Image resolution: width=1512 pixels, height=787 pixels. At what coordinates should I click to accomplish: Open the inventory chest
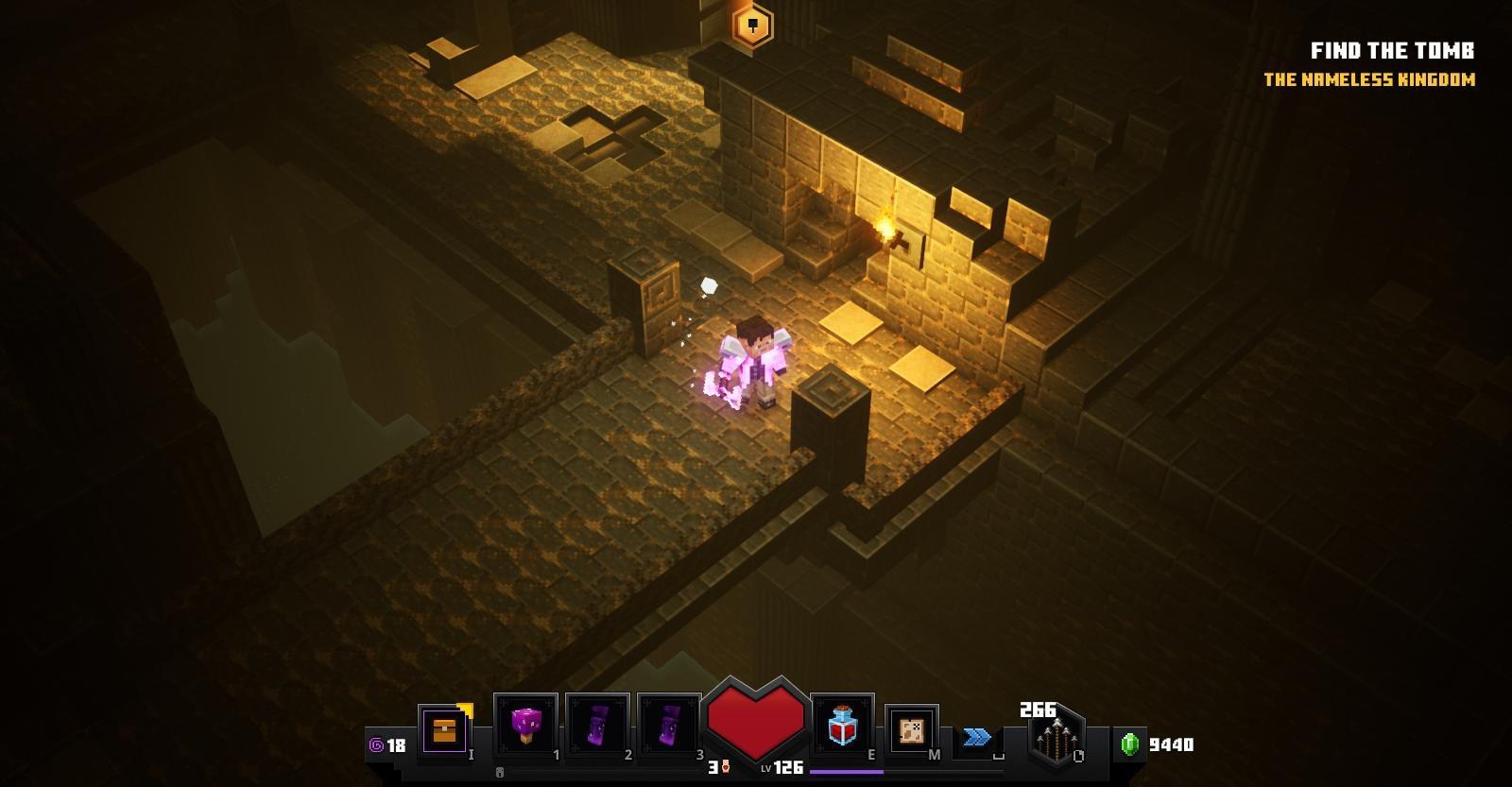tap(443, 730)
